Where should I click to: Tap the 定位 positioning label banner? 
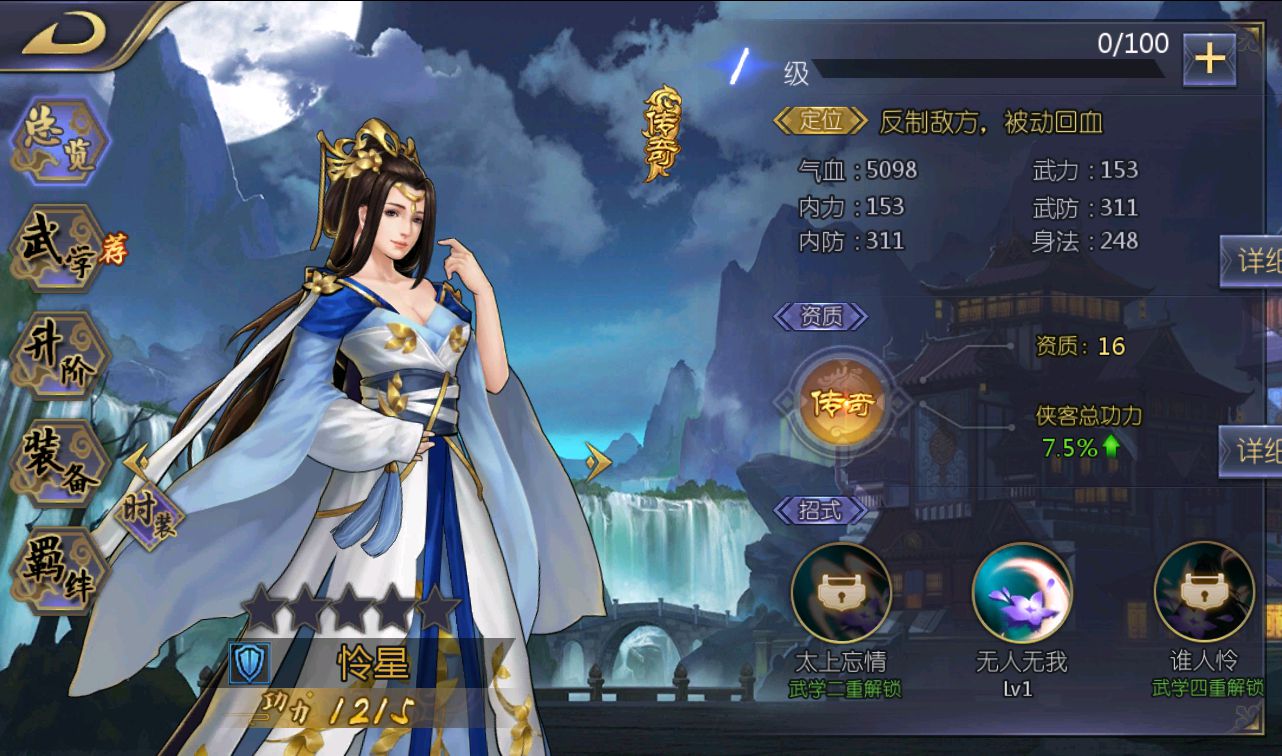(823, 120)
